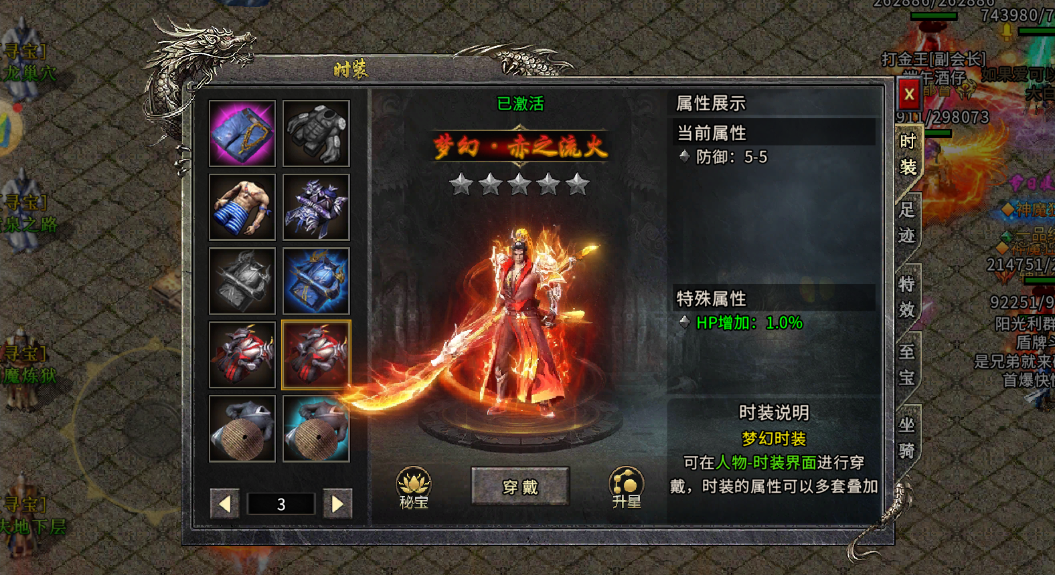1055x575 pixels.
Task: Select the blue jeans costume with pink glow
Action: [242, 133]
